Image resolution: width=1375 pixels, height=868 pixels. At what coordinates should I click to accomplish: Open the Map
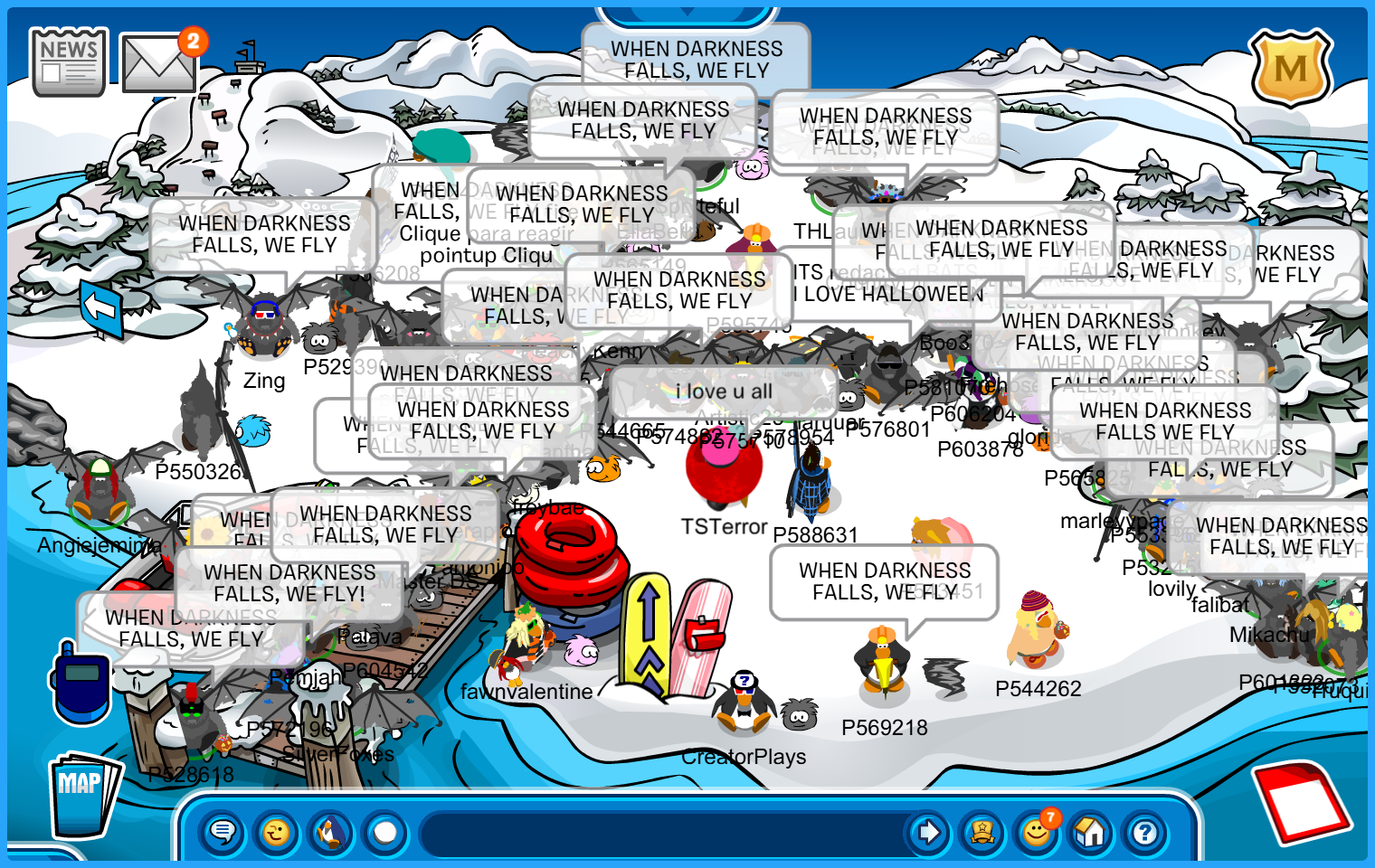[83, 793]
